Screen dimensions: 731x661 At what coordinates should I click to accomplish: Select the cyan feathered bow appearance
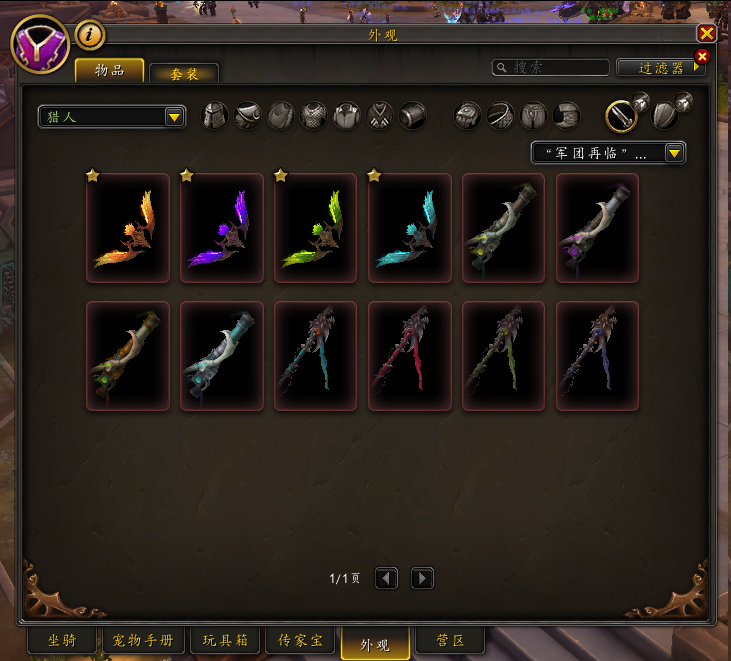tap(410, 228)
